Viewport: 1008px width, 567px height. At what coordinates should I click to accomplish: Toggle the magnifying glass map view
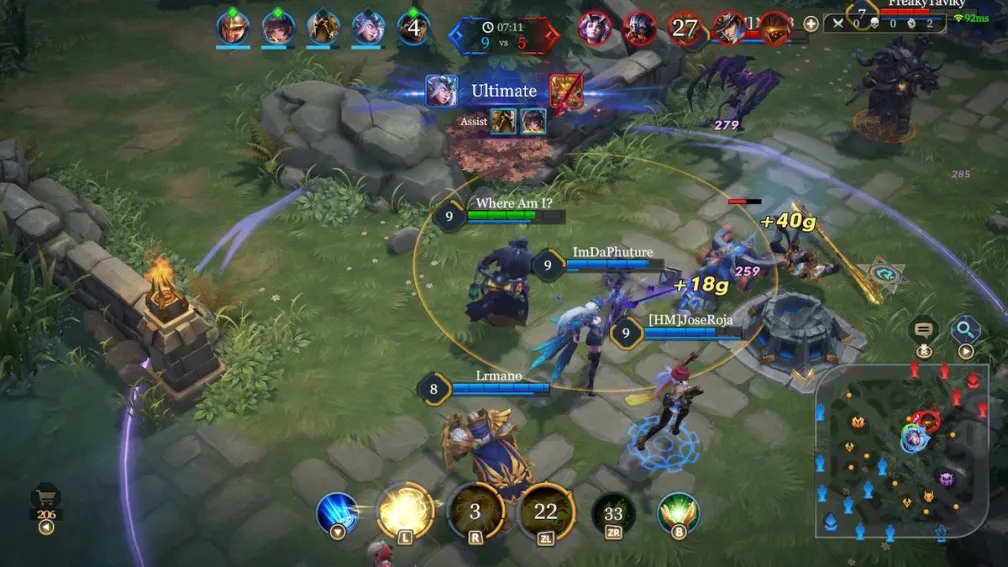[966, 329]
